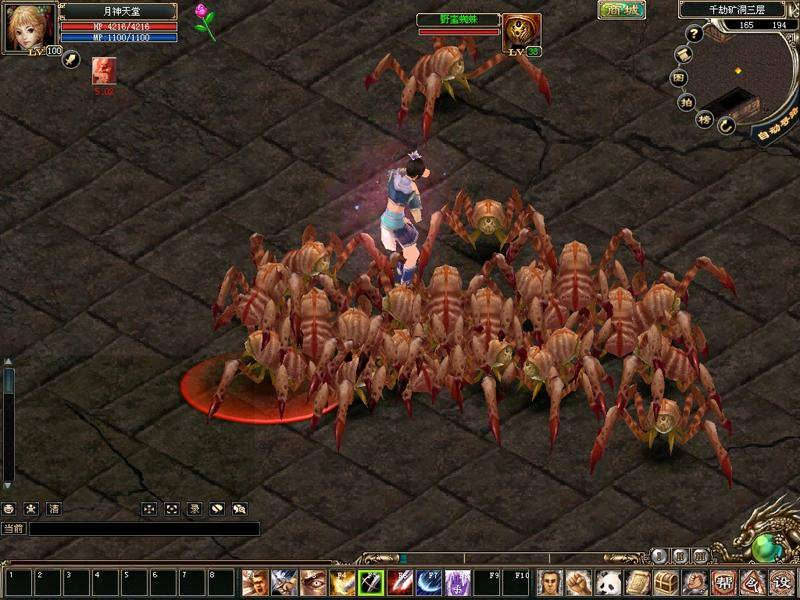Switch the 当前 chat channel selector

[13, 529]
